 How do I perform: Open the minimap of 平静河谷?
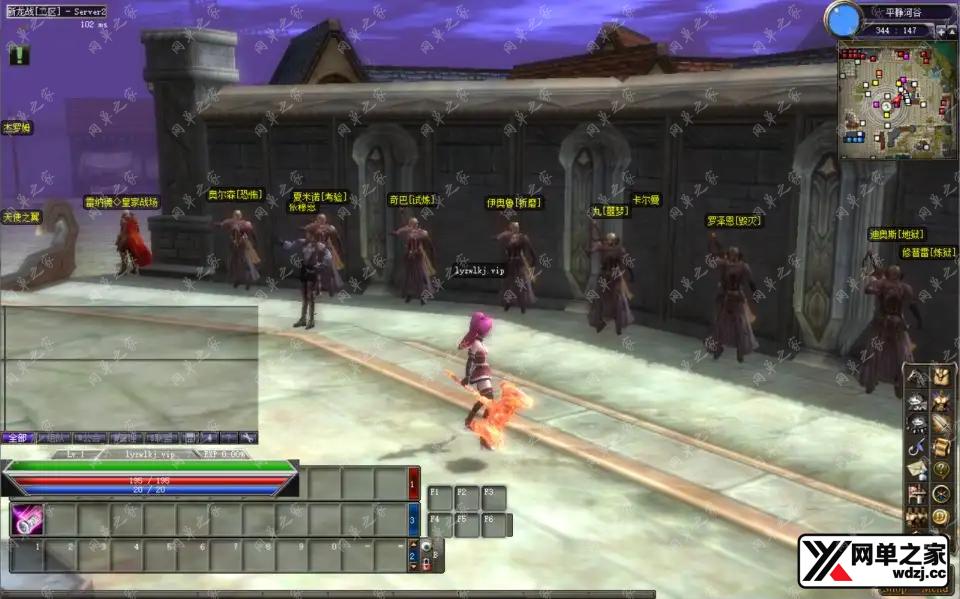click(894, 112)
